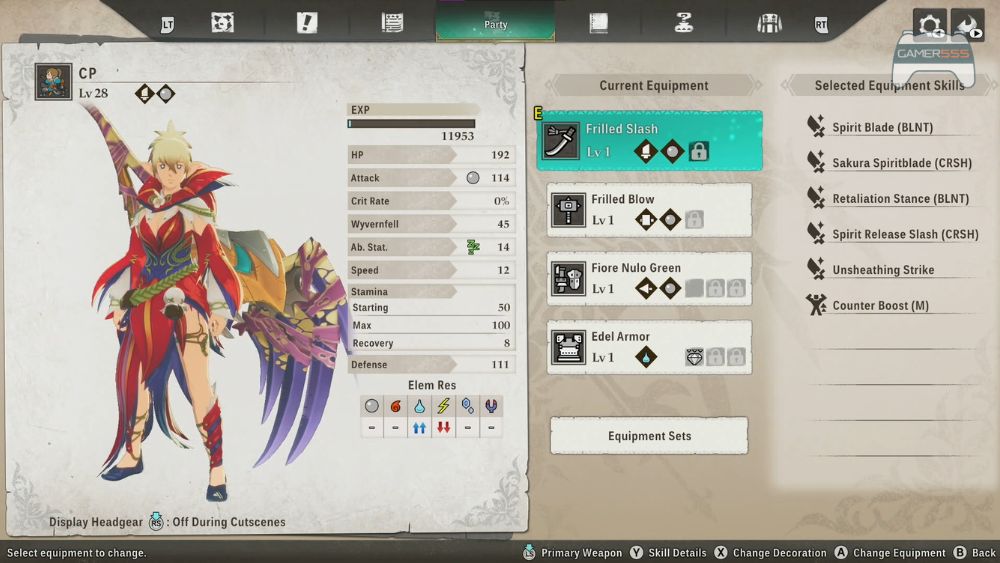Image resolution: width=1000 pixels, height=563 pixels.
Task: Switch to the Party tab
Action: [x=495, y=23]
